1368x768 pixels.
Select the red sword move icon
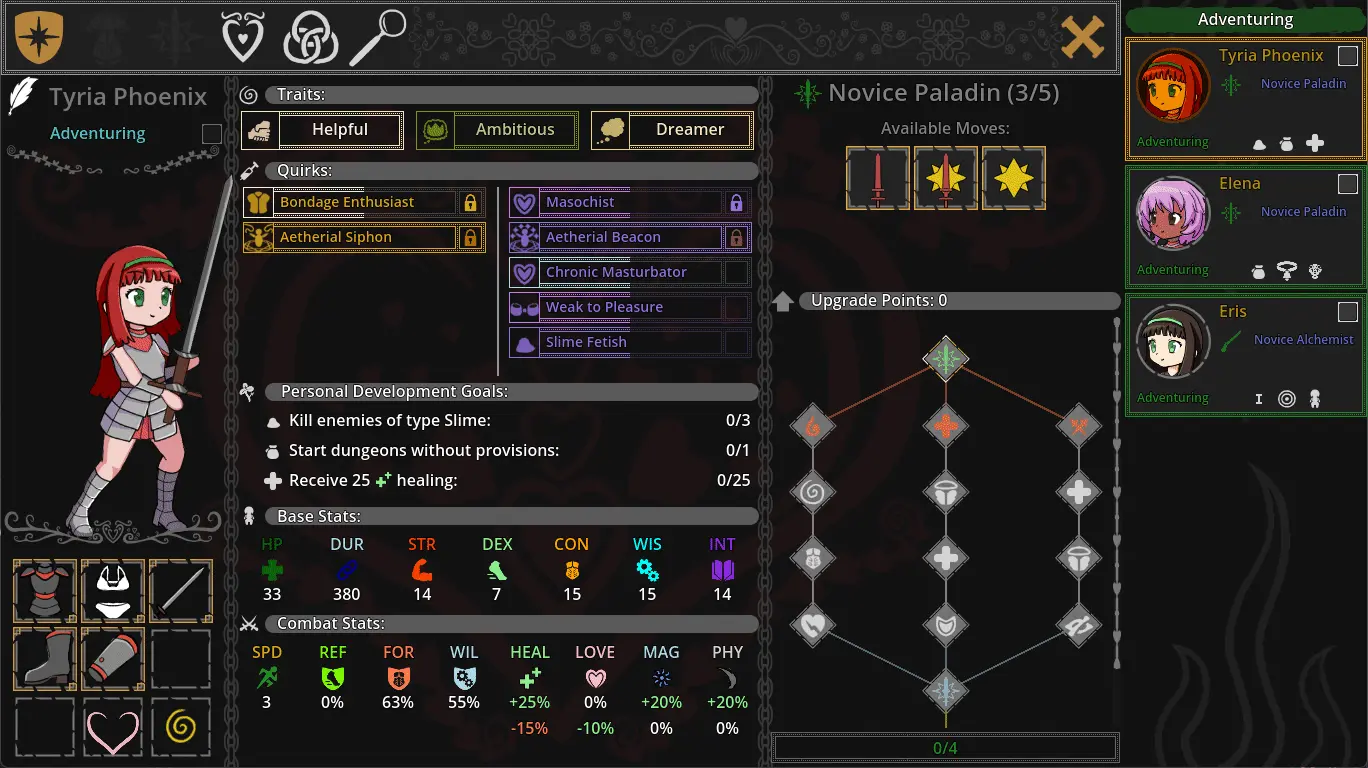pyautogui.click(x=878, y=178)
